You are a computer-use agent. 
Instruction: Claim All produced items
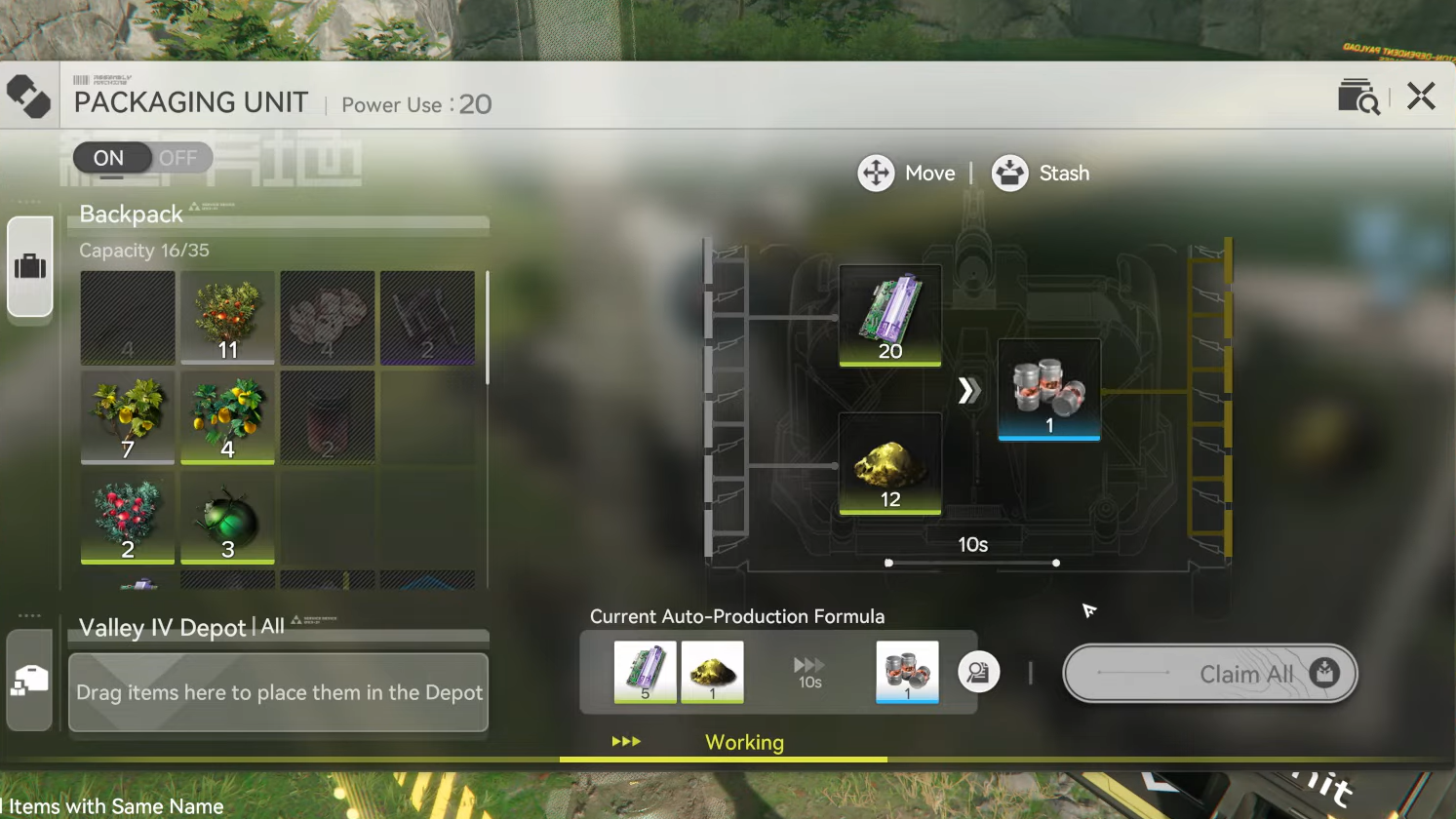coord(1209,674)
